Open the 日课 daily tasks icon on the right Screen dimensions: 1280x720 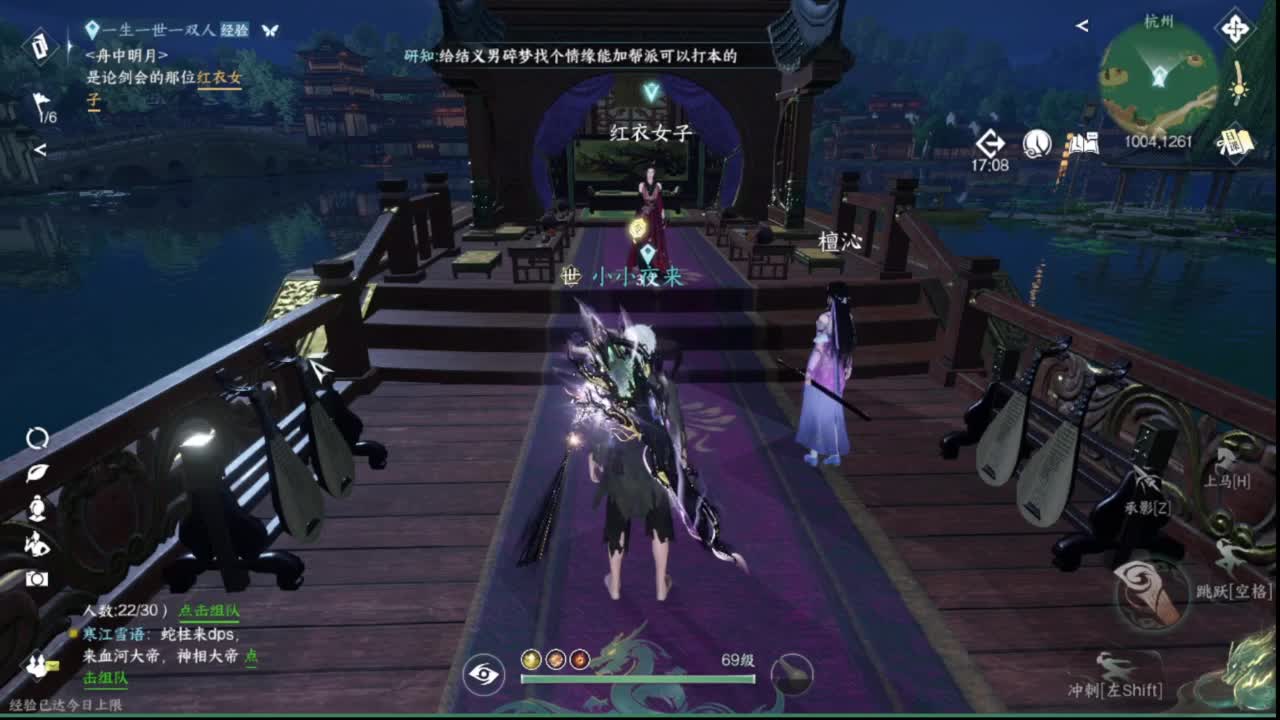coord(1235,140)
